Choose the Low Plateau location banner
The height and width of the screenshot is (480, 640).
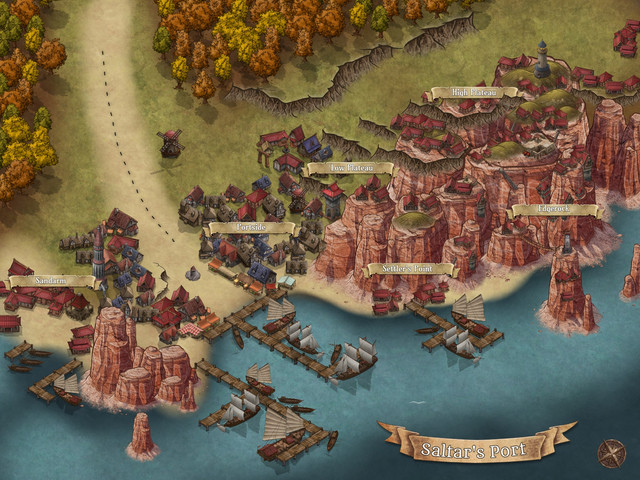347,169
